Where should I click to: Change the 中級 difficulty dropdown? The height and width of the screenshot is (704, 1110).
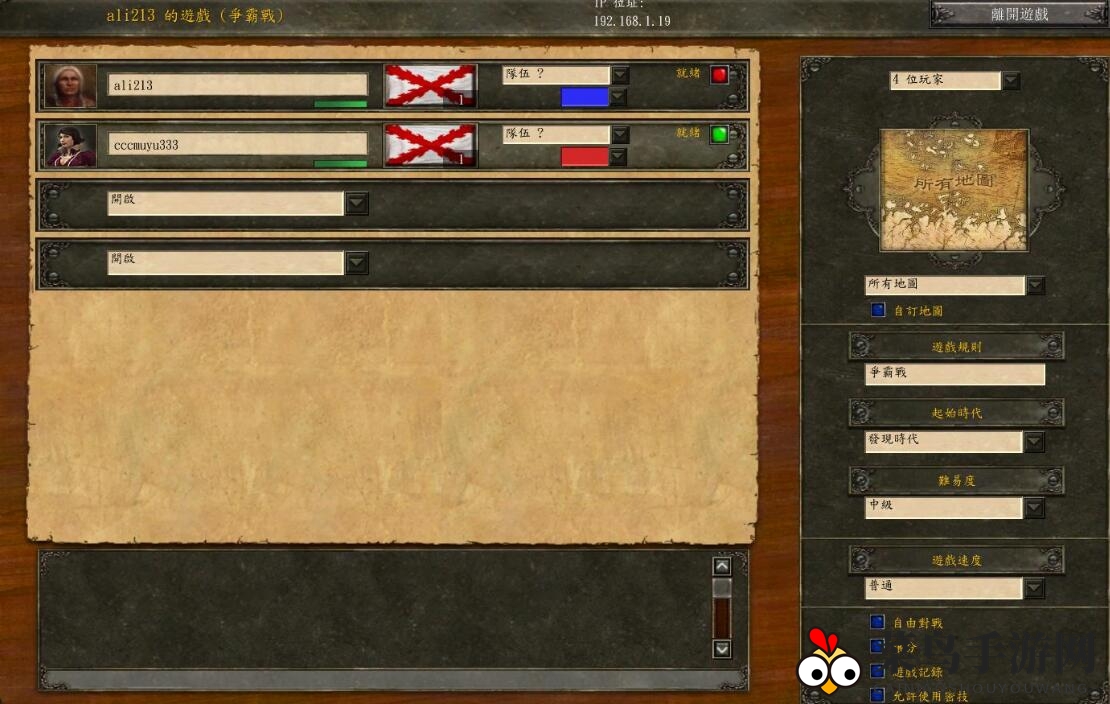[1034, 508]
